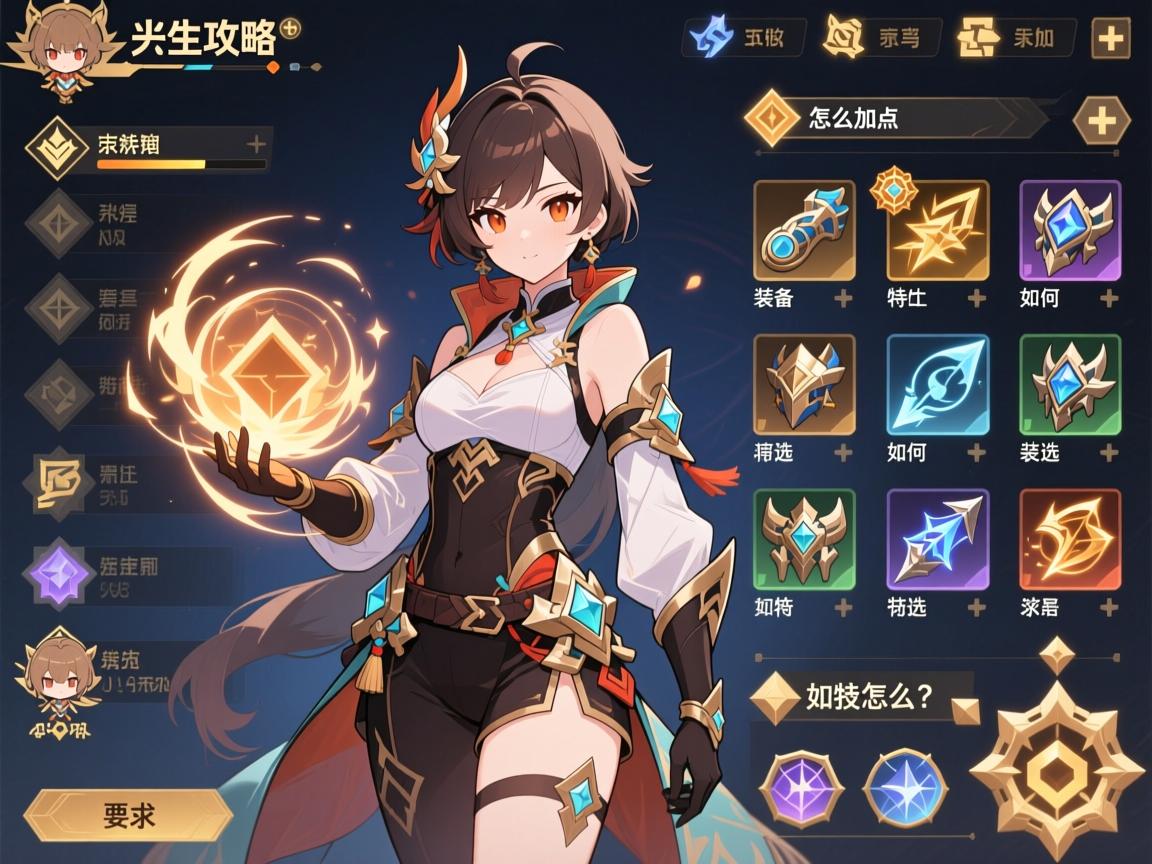Select the highlighted gold diamond menu entry
The image size is (1152, 864).
click(58, 147)
